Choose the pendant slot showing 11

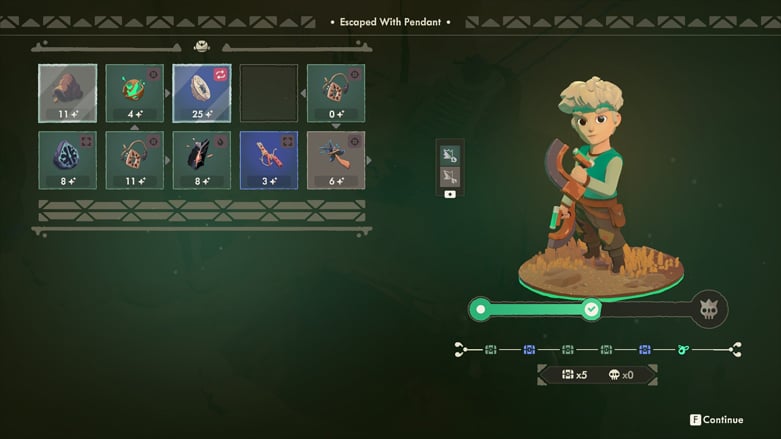(135, 160)
